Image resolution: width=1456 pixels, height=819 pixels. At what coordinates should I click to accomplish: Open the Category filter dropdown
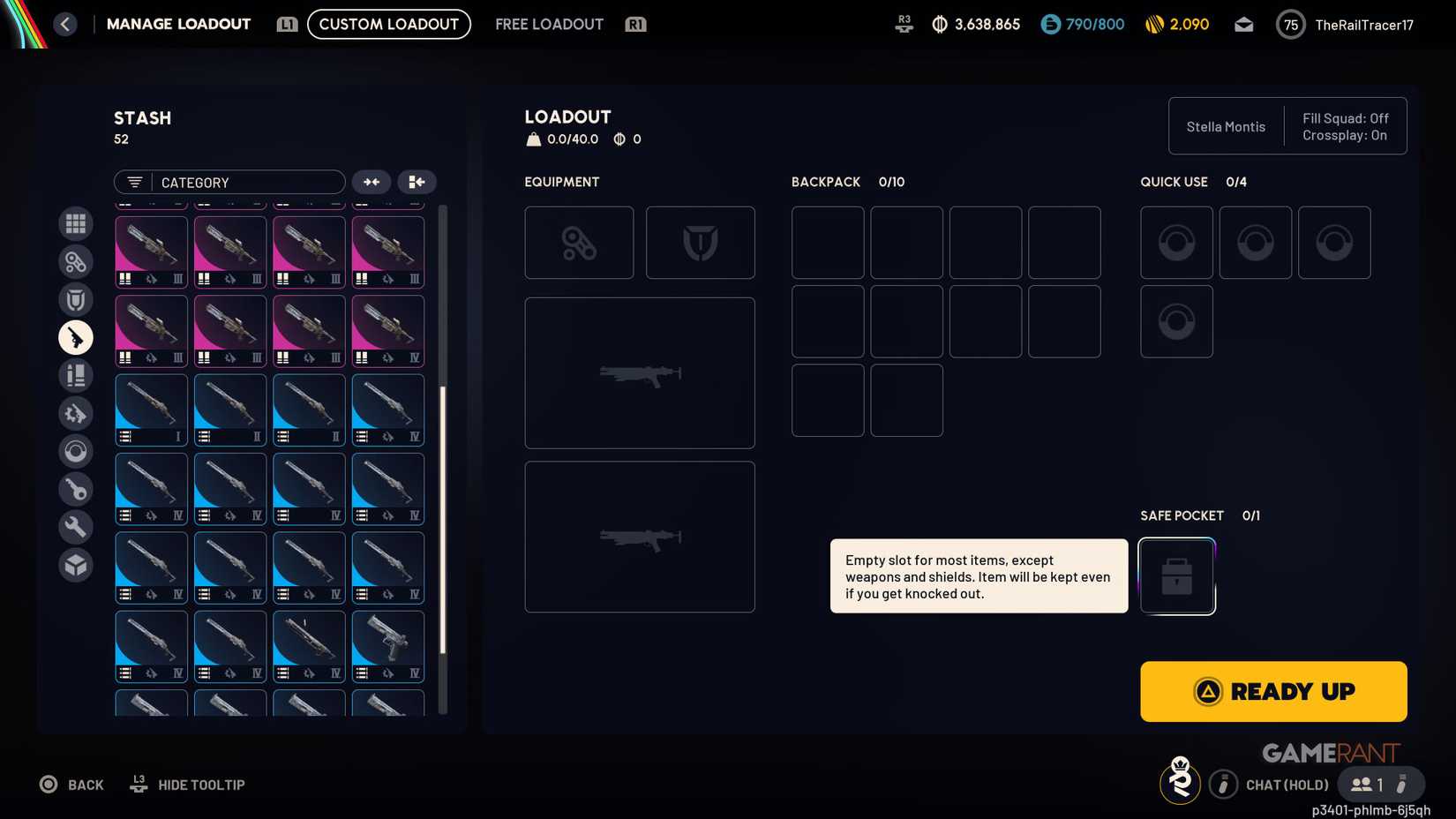229,182
